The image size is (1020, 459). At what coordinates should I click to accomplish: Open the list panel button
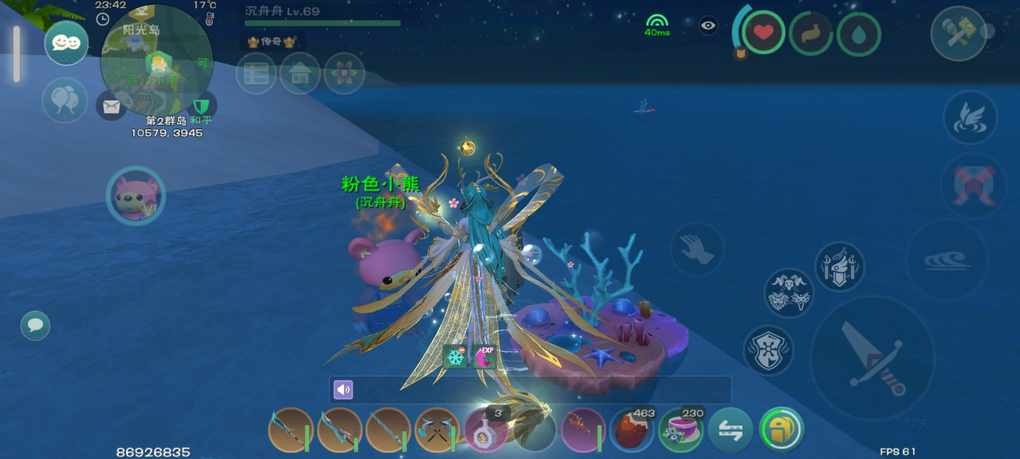coord(256,74)
